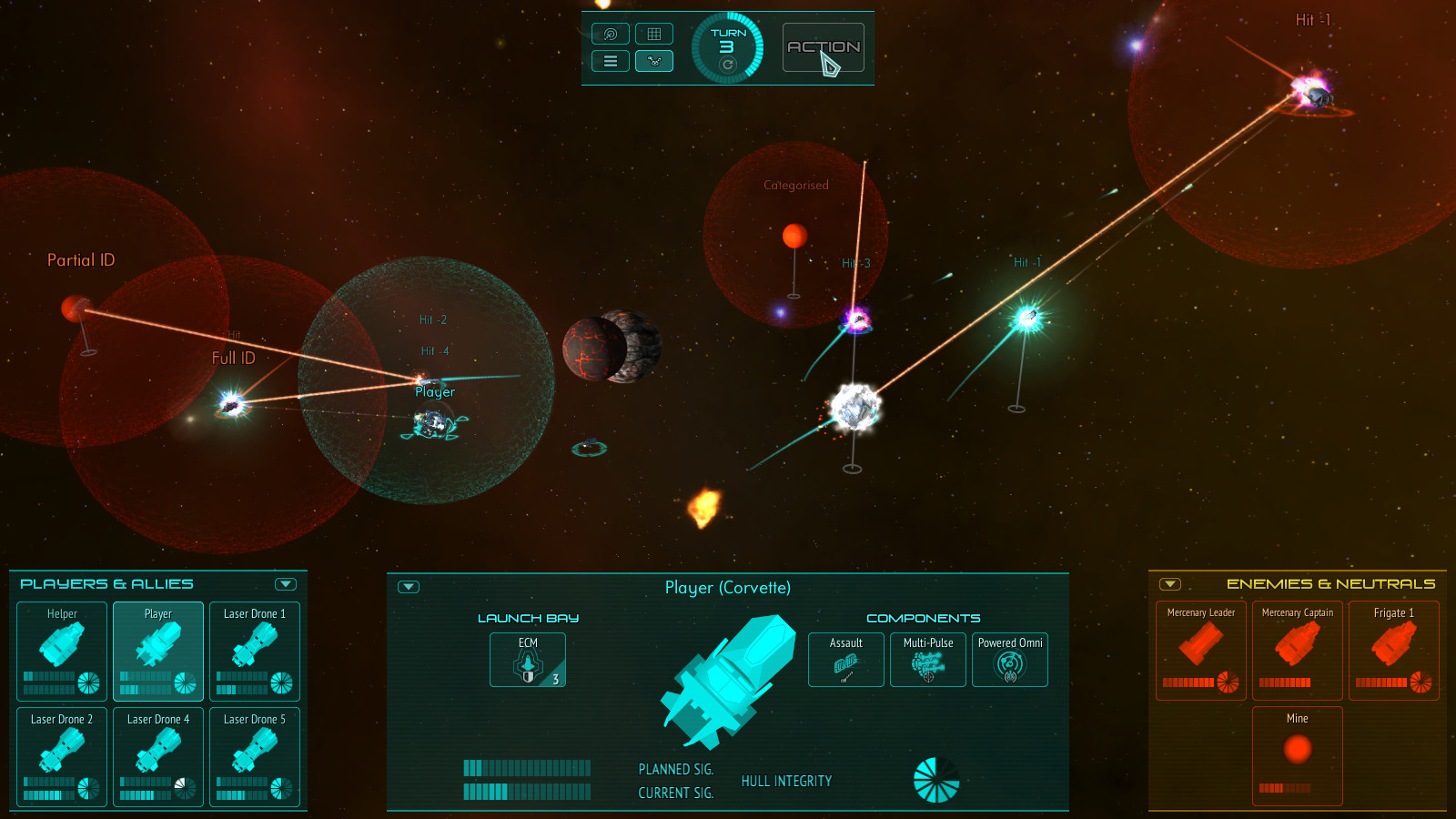
Task: Select the Mercenary Leader enemy card
Action: 1199,651
